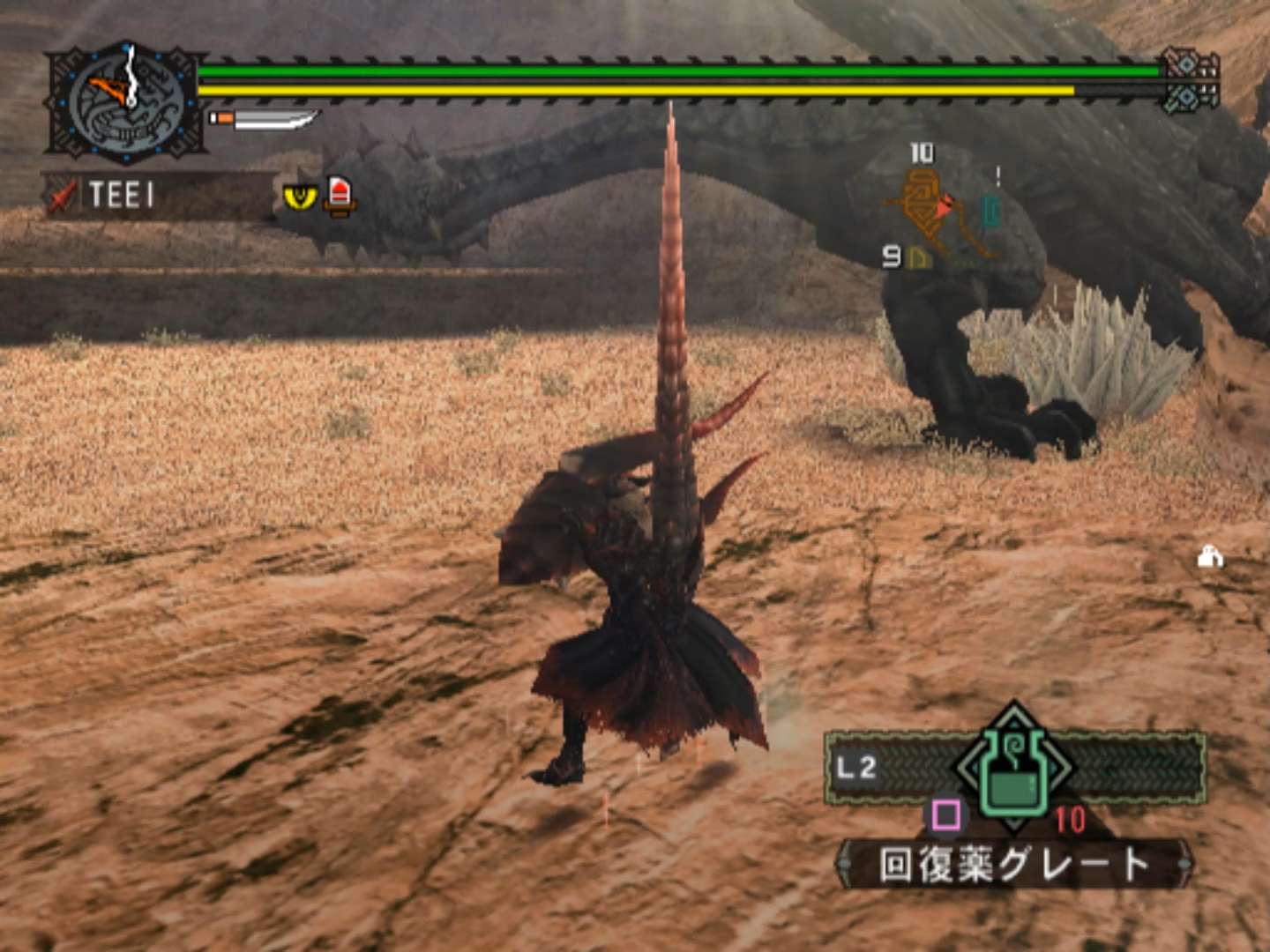Screen dimensions: 1270x952
Task: Select the yellow monster eye status icon
Action: [300, 197]
